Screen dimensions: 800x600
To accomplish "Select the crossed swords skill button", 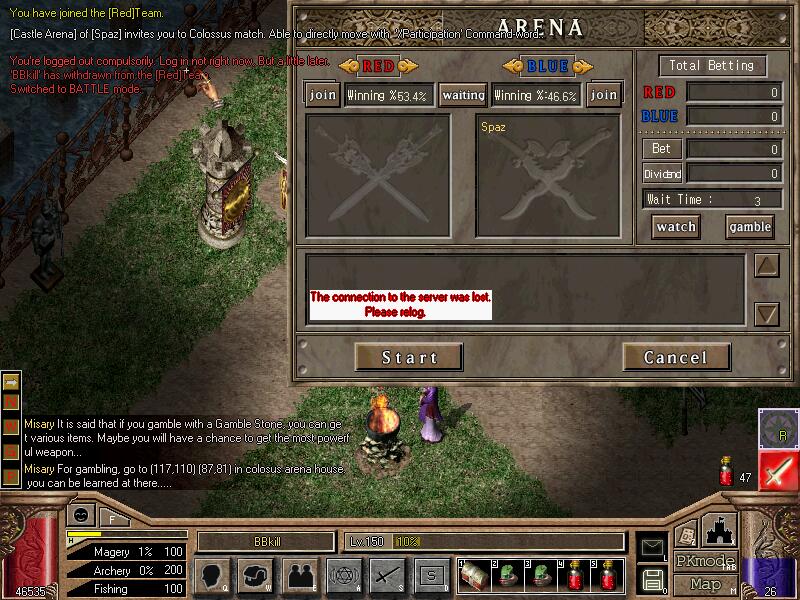I will 387,575.
